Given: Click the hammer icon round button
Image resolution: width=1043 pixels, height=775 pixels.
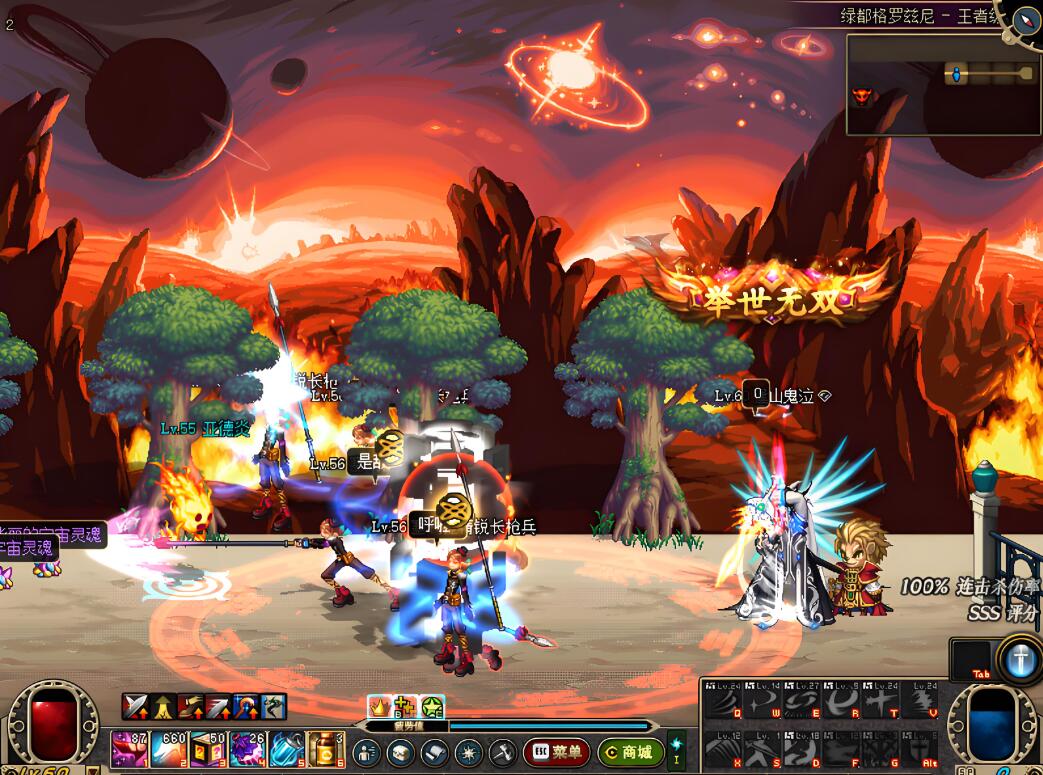Looking at the screenshot, I should [502, 752].
